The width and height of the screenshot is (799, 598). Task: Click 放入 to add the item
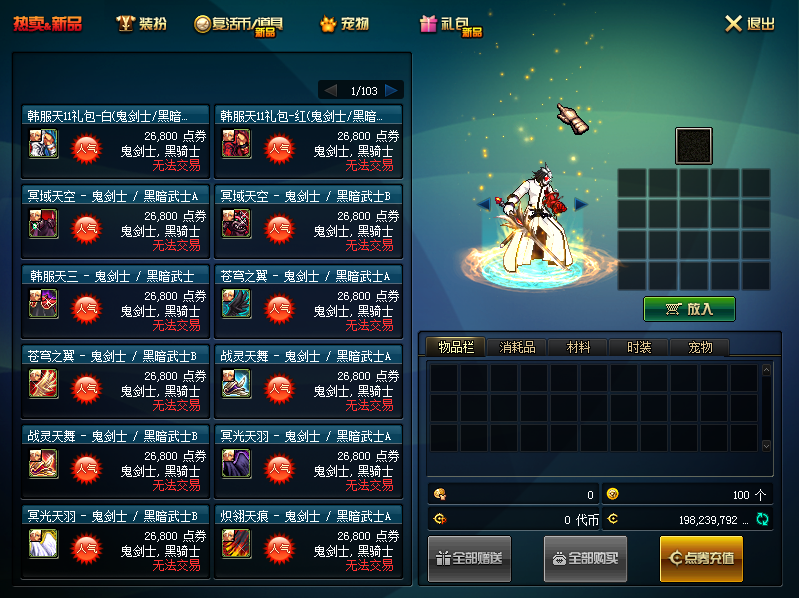689,309
